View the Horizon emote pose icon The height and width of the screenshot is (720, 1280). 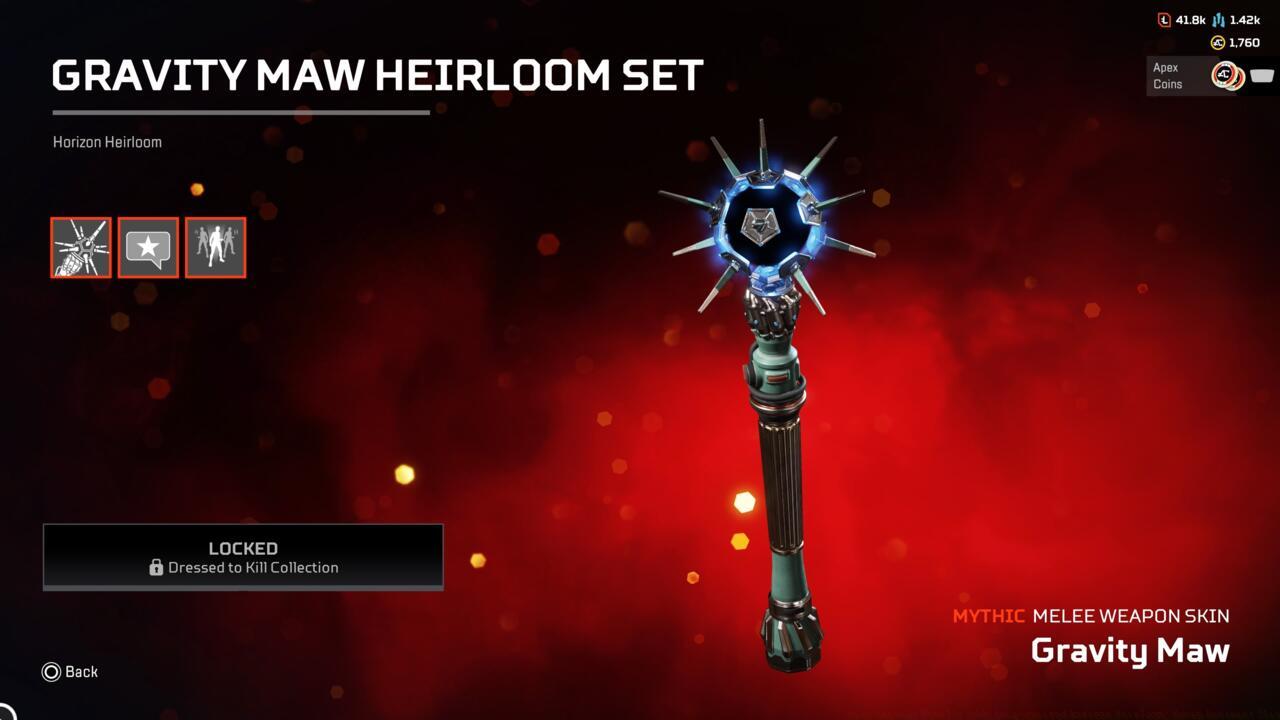pyautogui.click(x=215, y=247)
